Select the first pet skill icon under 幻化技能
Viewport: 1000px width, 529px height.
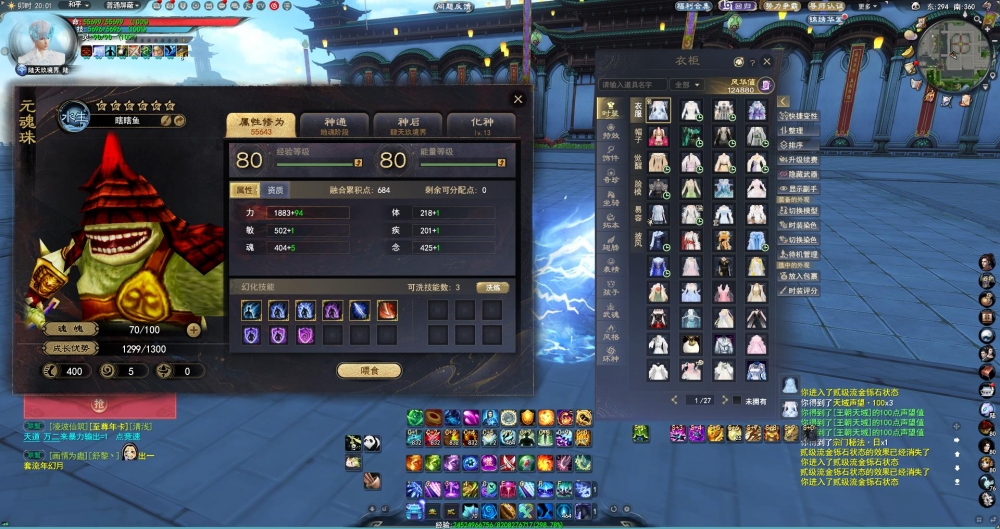coord(251,311)
